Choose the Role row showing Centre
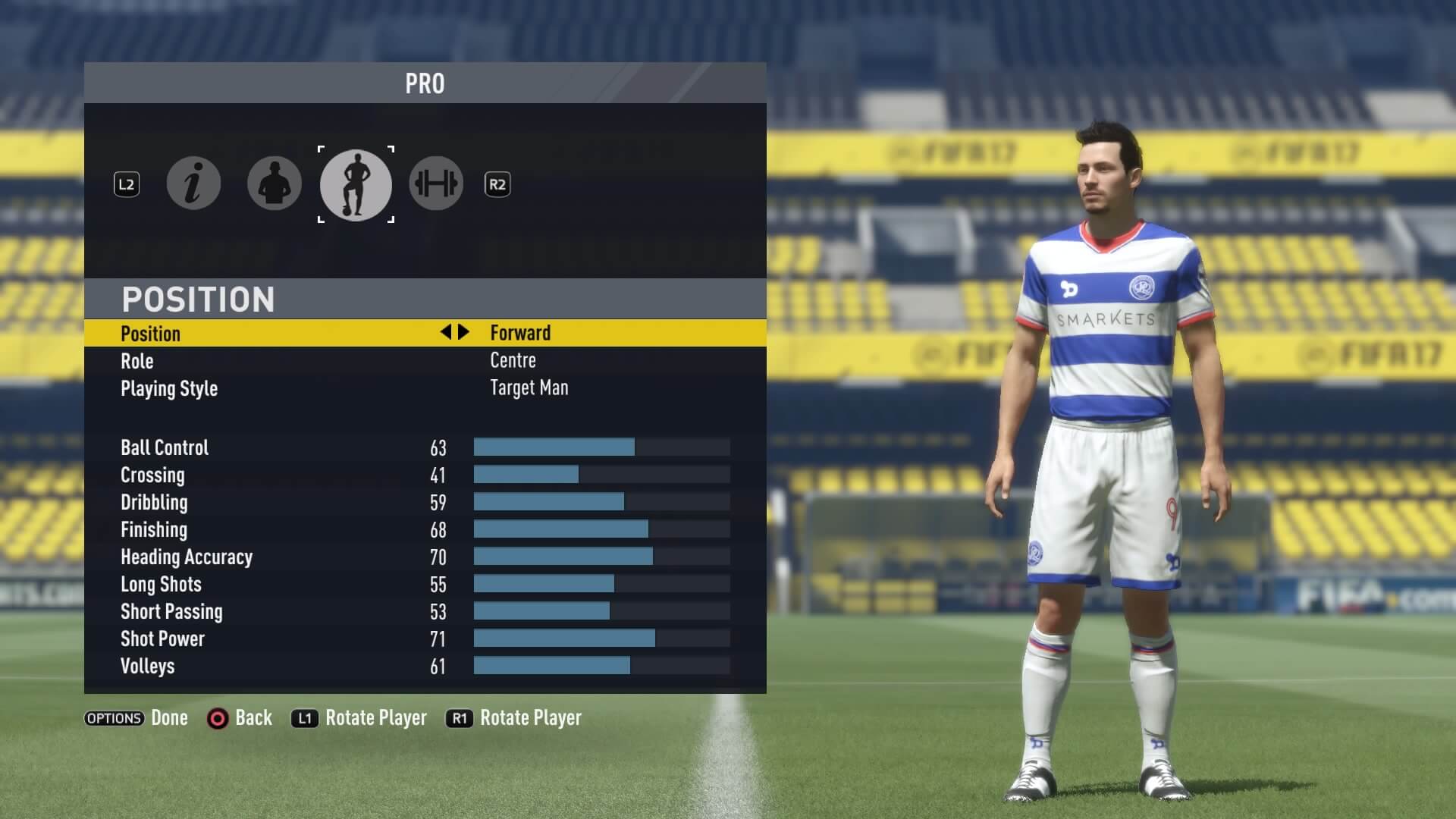 425,361
